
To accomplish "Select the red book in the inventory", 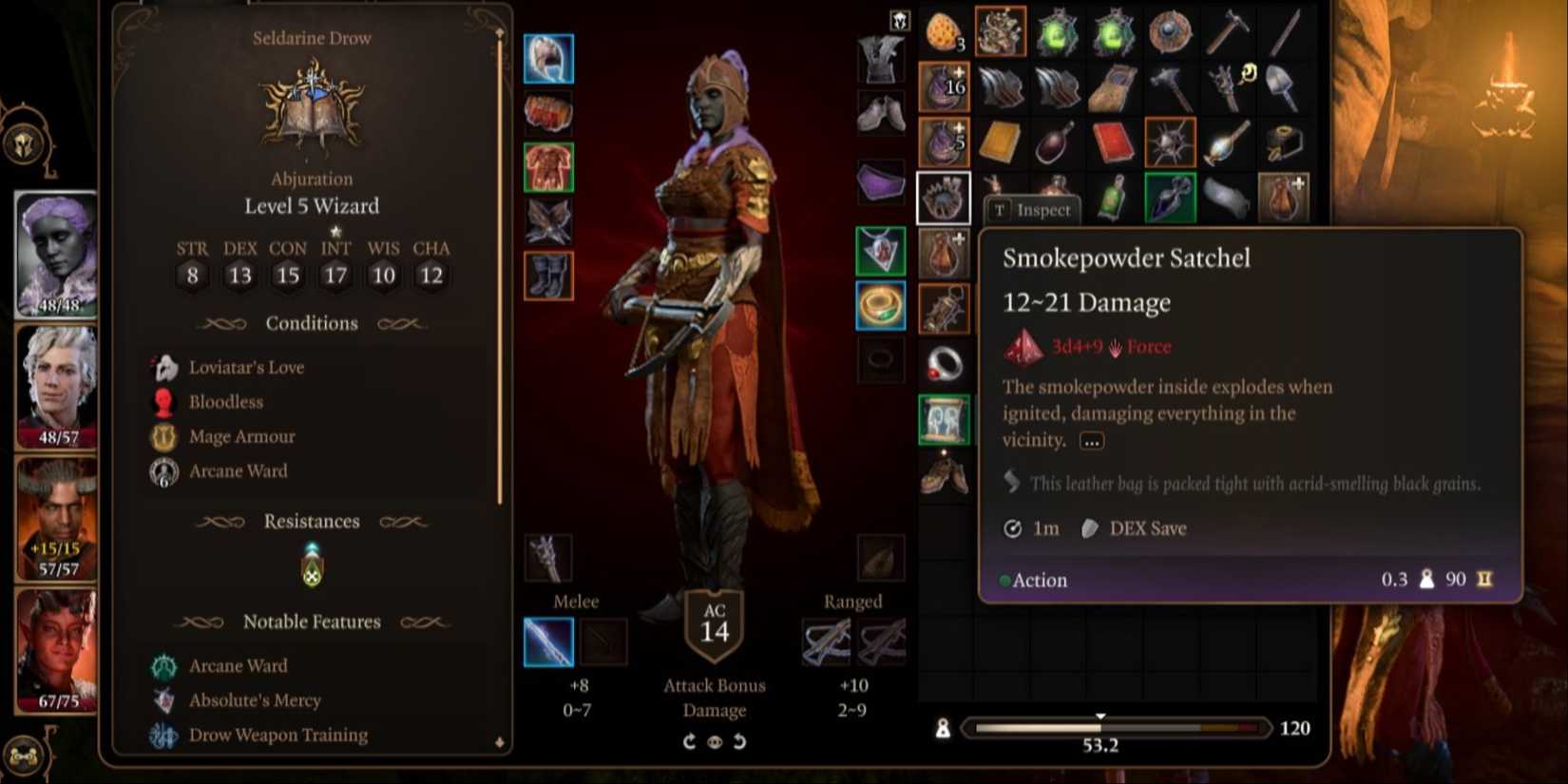I will point(1113,141).
